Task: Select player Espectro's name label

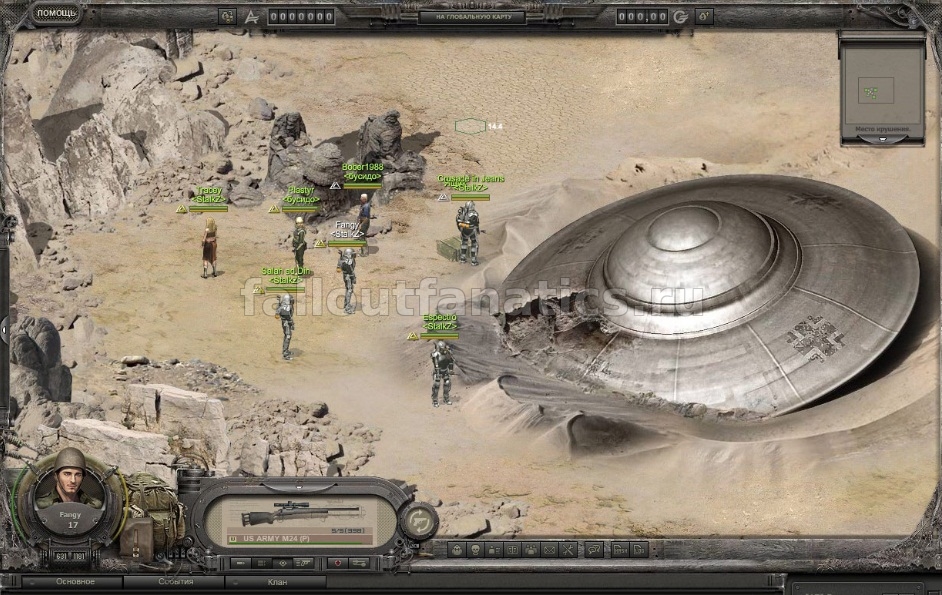Action: [440, 319]
